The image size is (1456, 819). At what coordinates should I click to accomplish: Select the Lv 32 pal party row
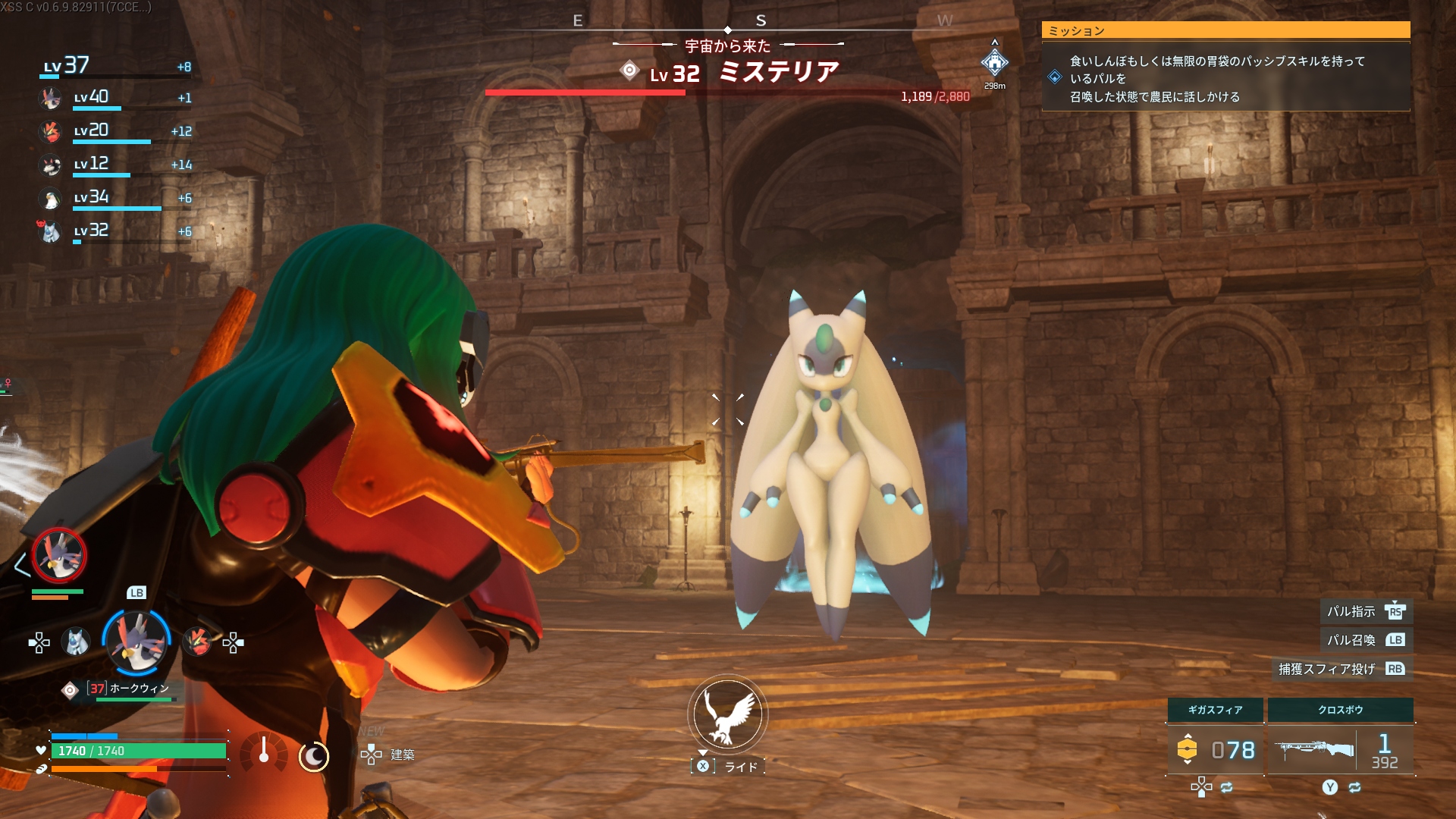114,231
